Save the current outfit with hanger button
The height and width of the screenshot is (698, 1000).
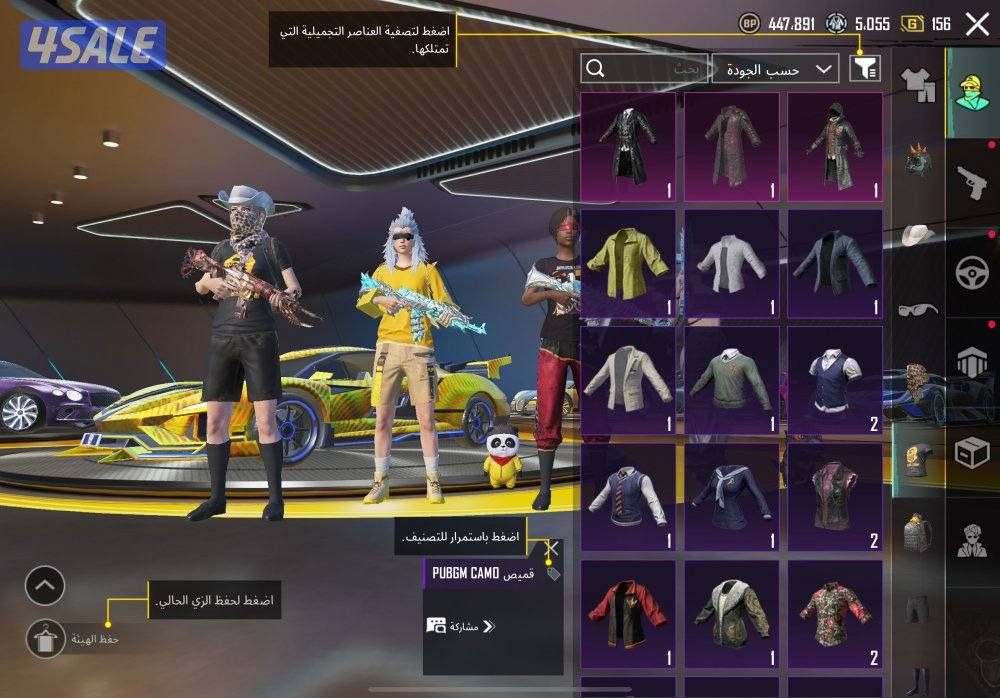tap(44, 637)
